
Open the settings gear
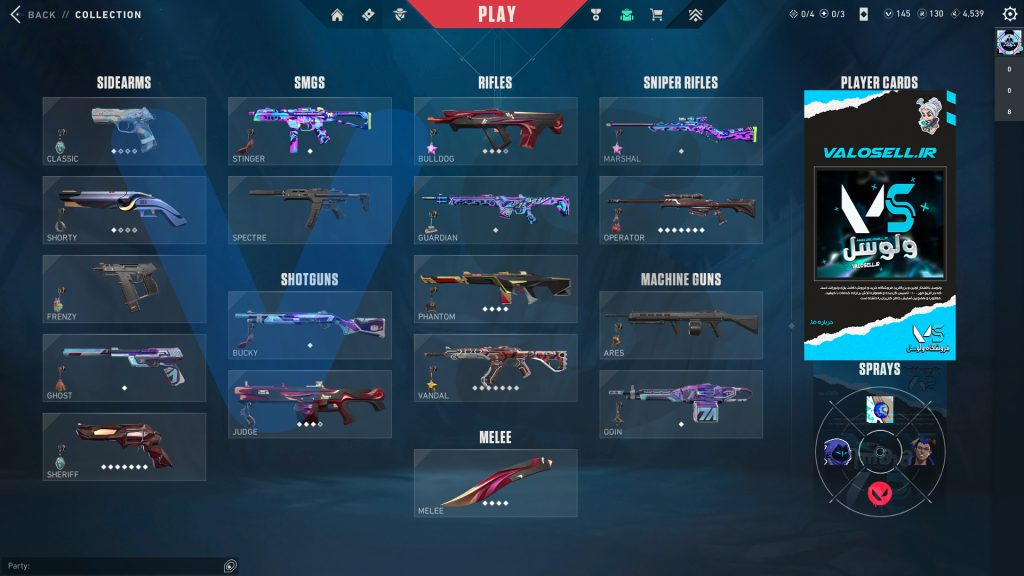pos(1009,14)
